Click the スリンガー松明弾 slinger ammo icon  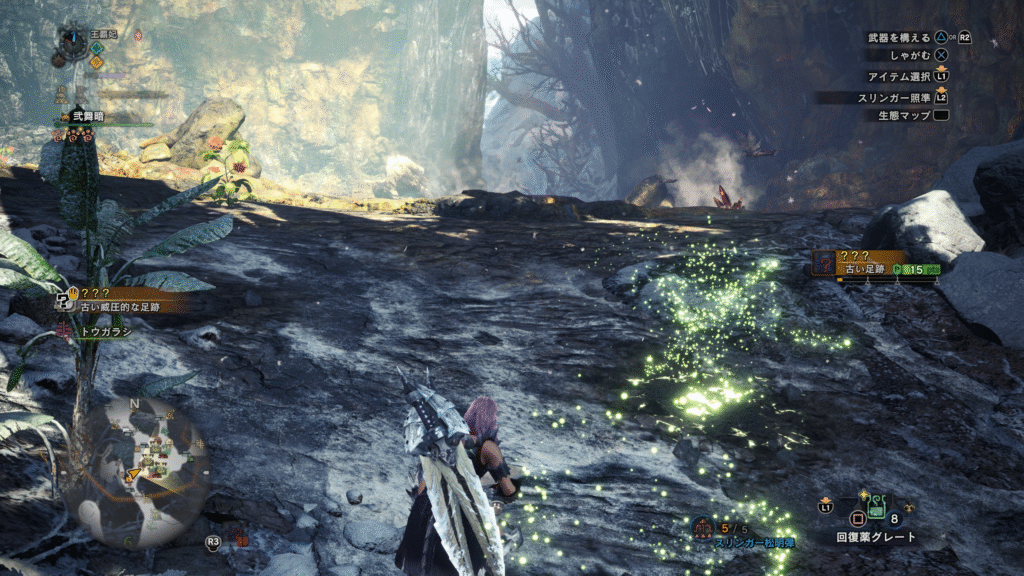[x=704, y=527]
